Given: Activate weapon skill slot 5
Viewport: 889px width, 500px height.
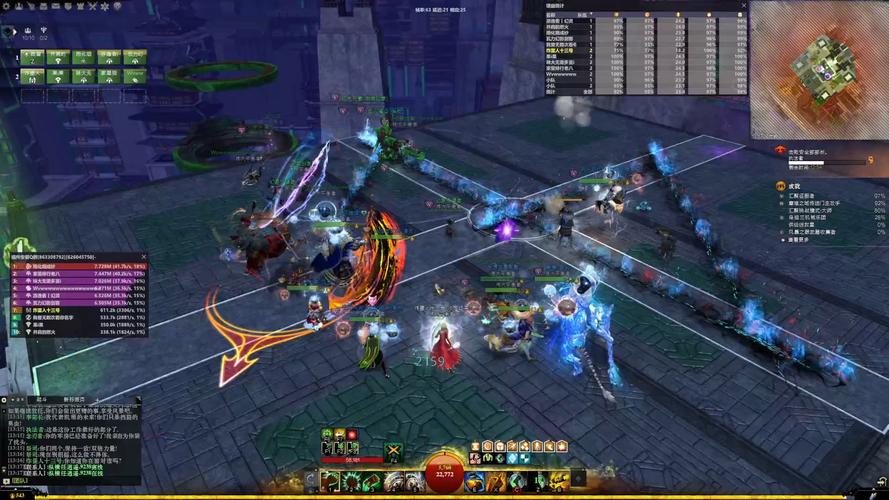Looking at the screenshot, I should 413,481.
